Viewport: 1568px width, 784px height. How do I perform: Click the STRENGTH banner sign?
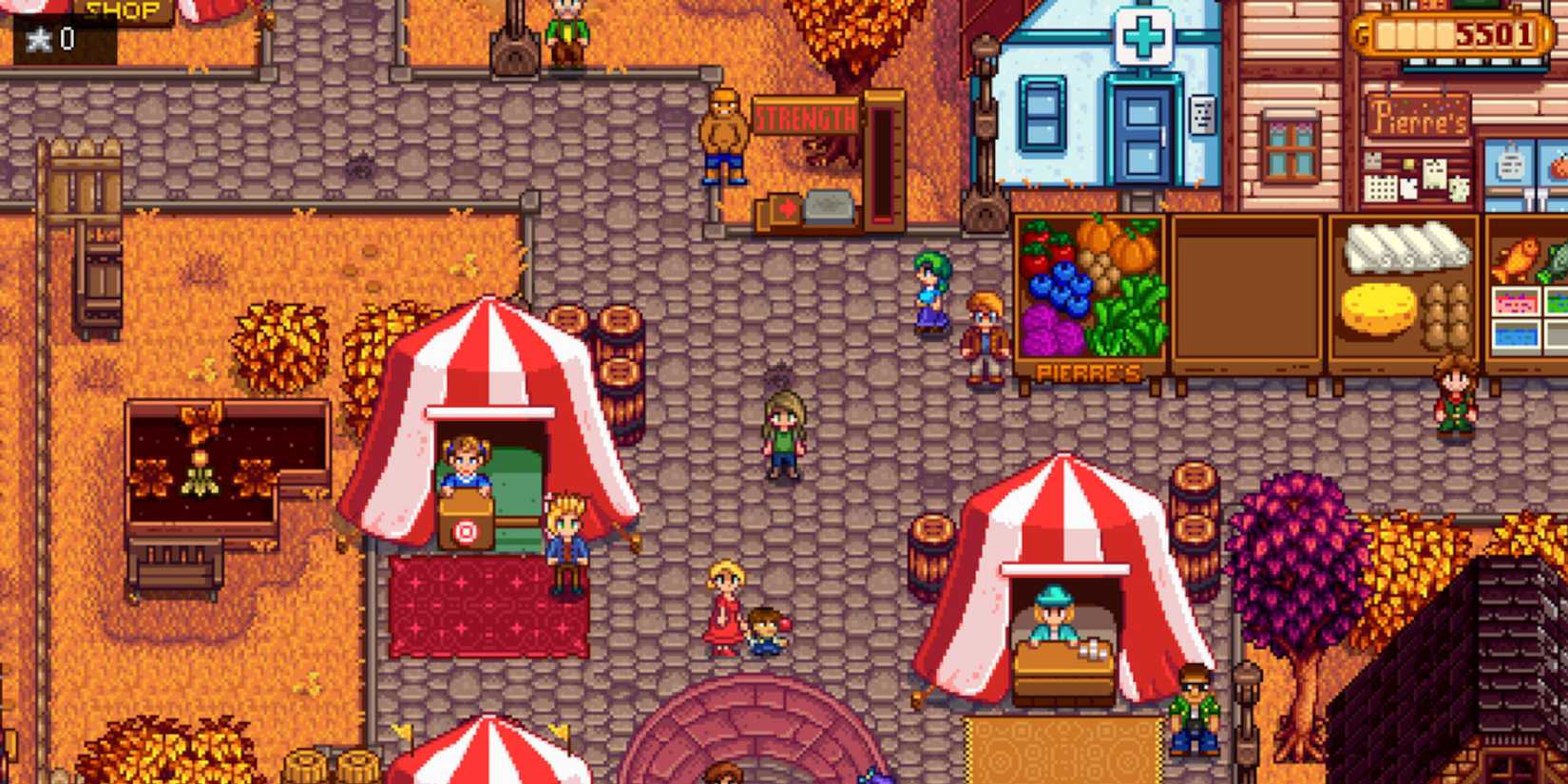(x=806, y=117)
